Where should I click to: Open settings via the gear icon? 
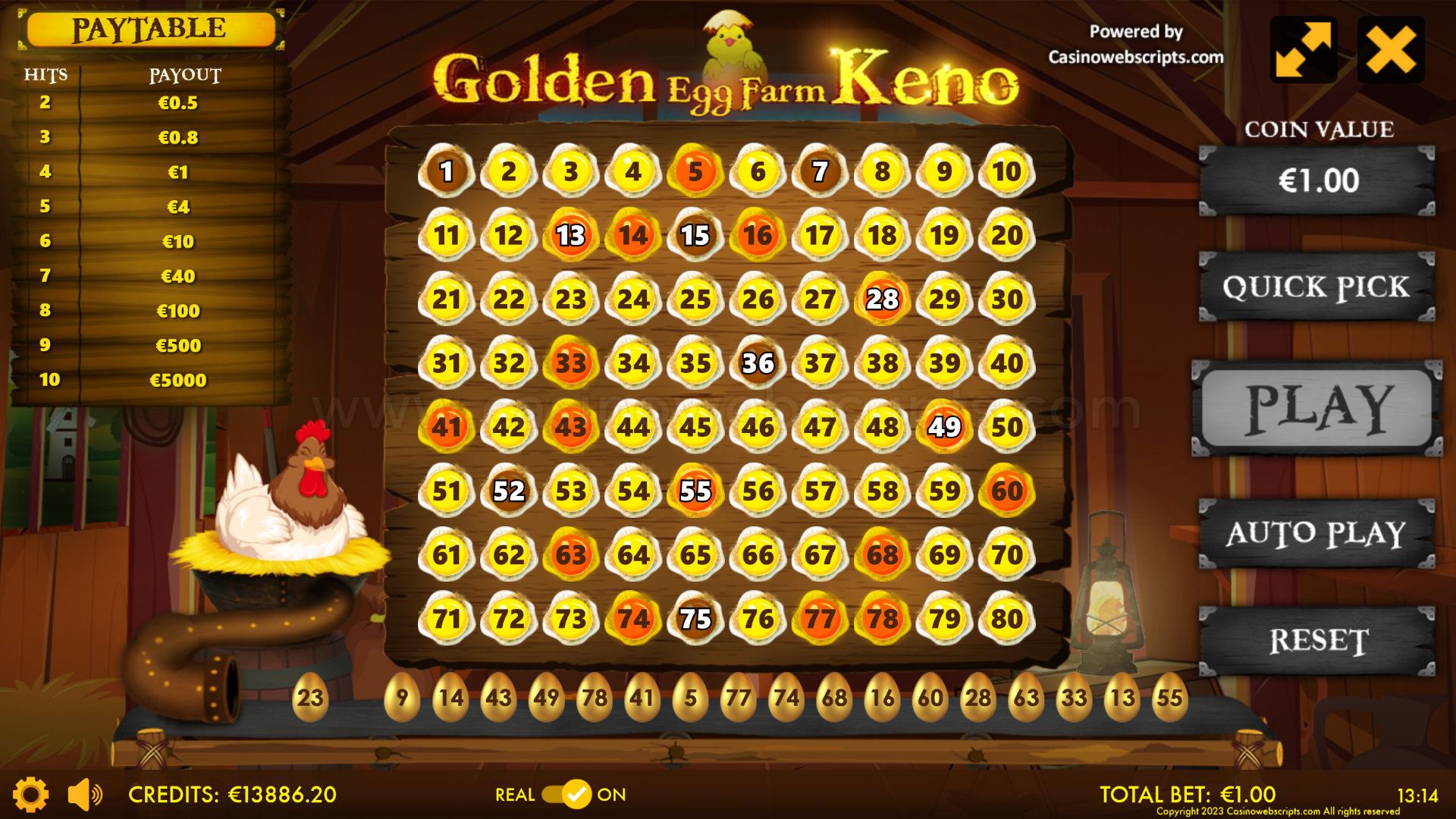click(x=31, y=795)
